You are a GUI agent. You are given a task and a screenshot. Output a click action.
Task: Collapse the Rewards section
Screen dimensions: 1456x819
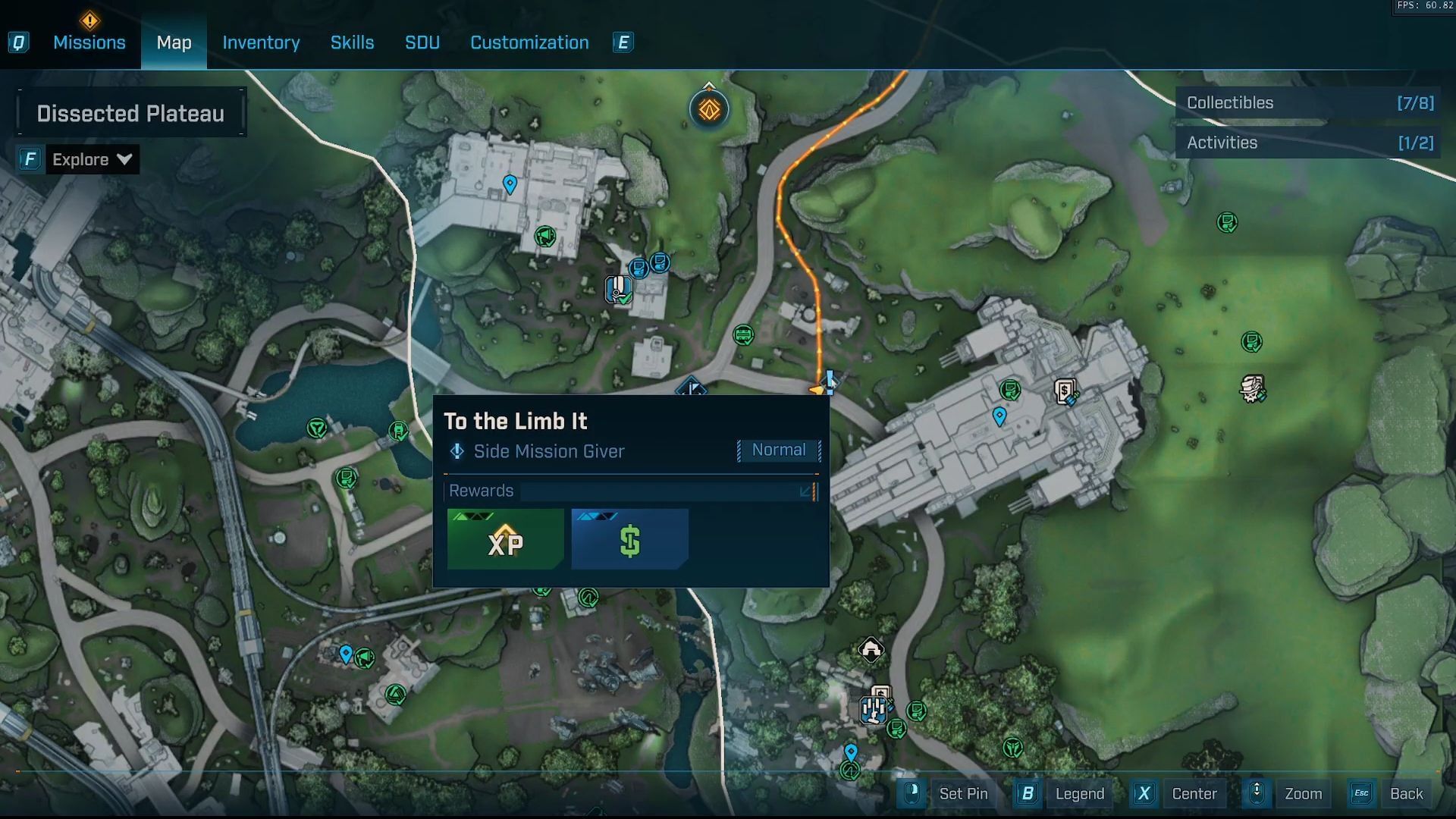[806, 491]
